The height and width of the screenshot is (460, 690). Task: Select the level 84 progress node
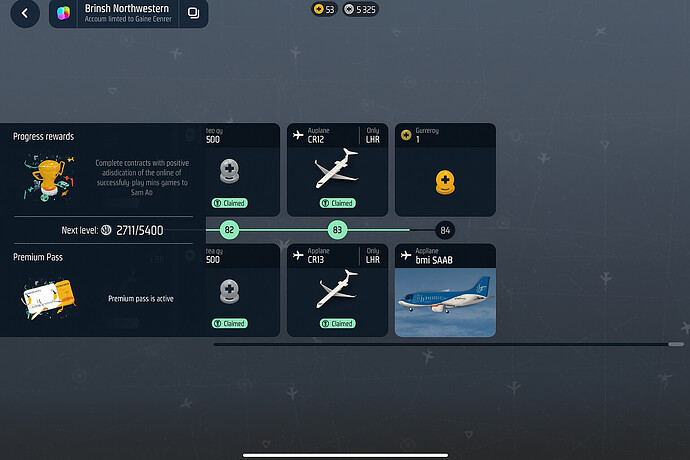(x=445, y=230)
